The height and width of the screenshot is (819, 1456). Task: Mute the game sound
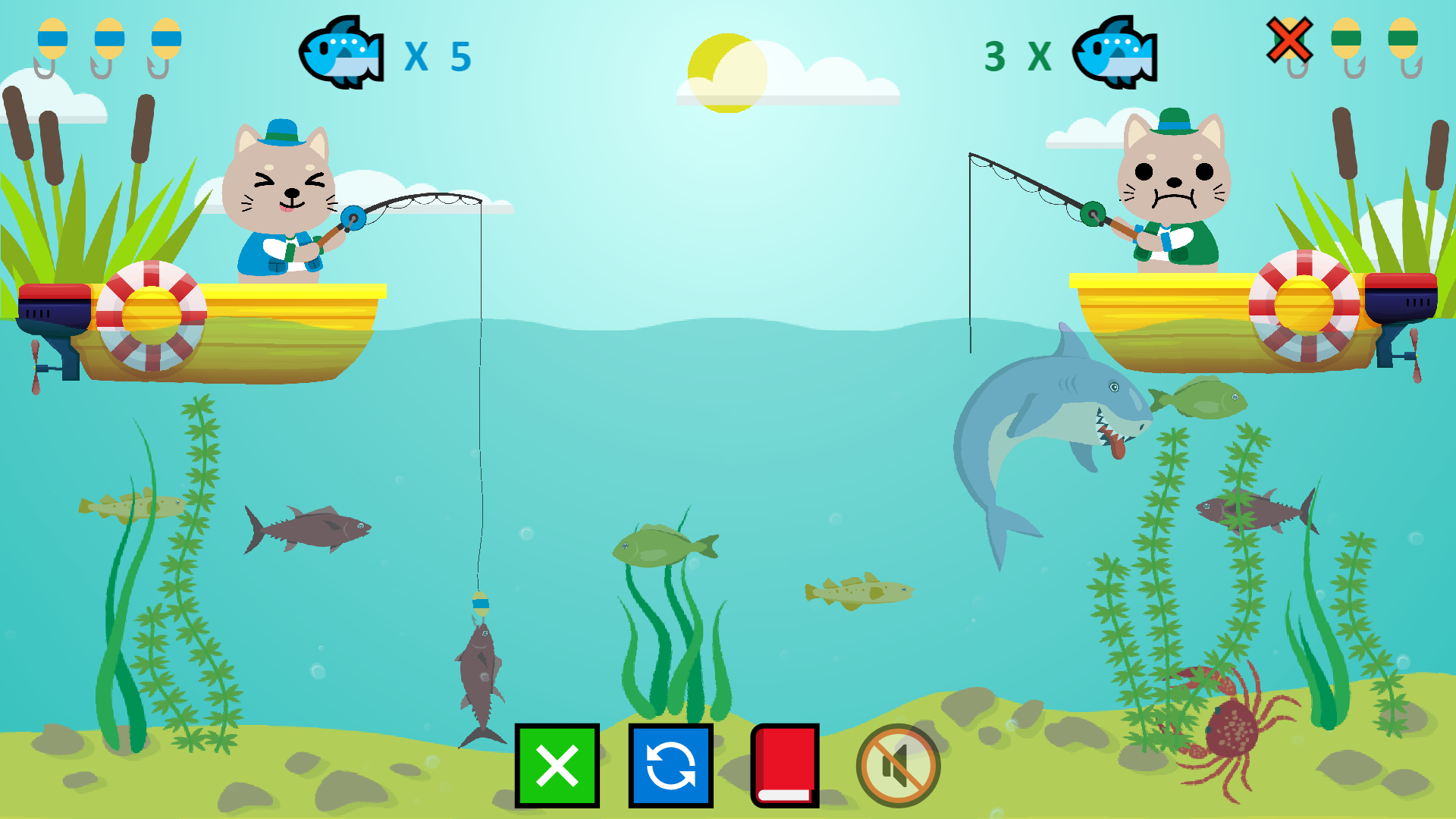tap(898, 766)
